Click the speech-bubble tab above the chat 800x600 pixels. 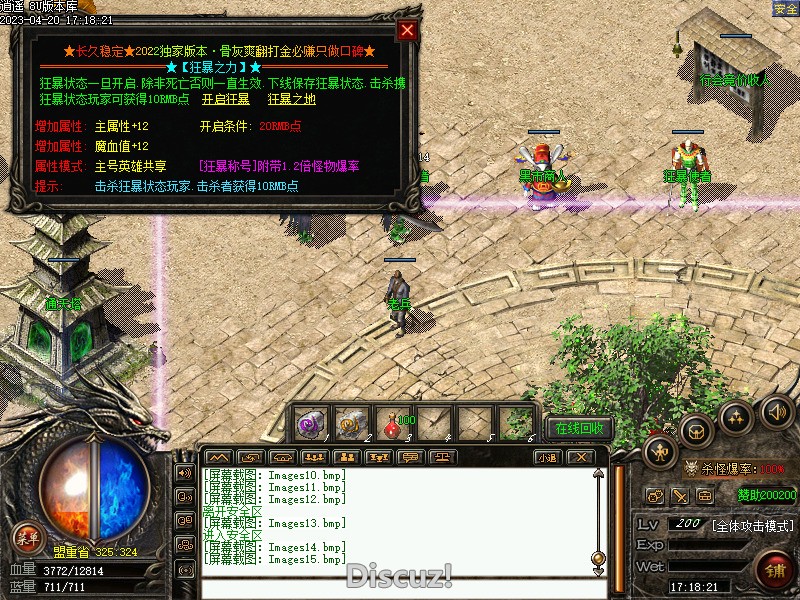click(x=408, y=457)
